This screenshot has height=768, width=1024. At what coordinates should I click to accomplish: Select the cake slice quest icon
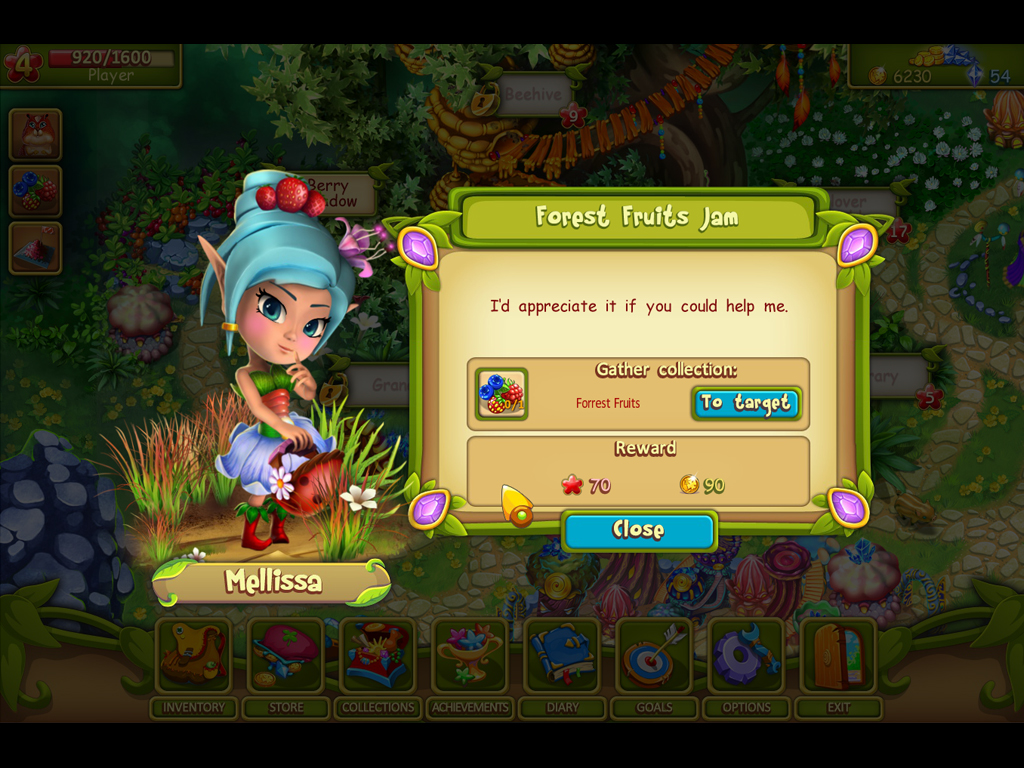coord(36,248)
